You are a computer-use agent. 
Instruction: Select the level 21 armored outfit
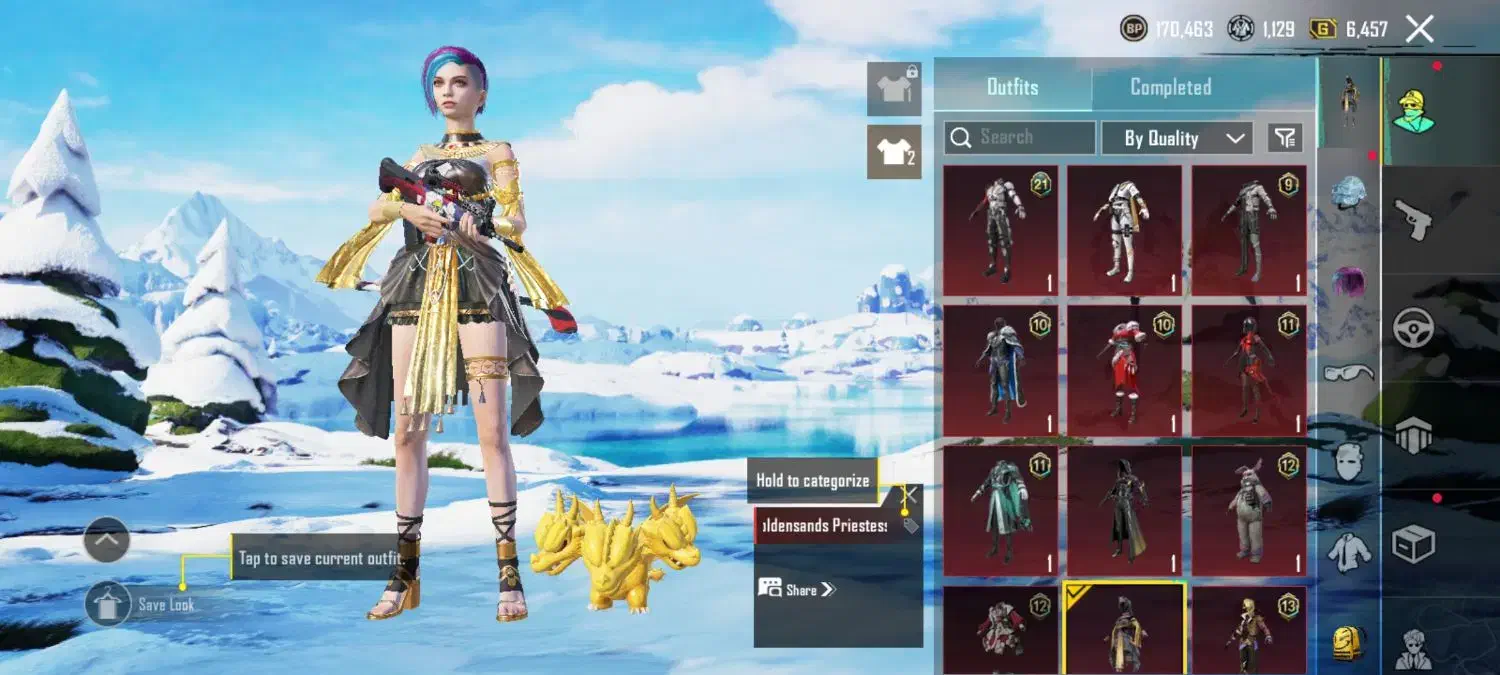(x=1000, y=230)
